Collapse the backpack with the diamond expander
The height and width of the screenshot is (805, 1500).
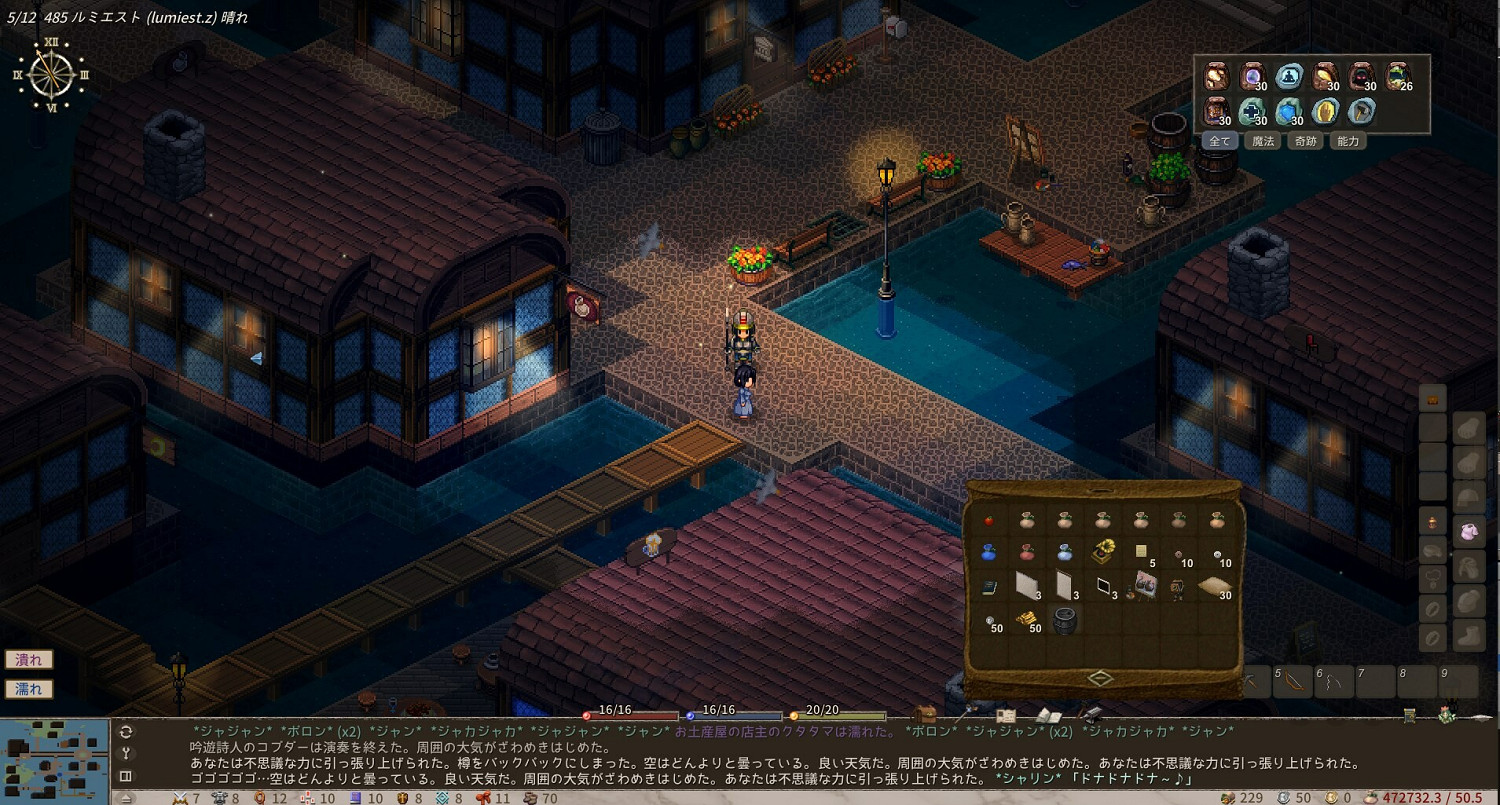pyautogui.click(x=1100, y=676)
